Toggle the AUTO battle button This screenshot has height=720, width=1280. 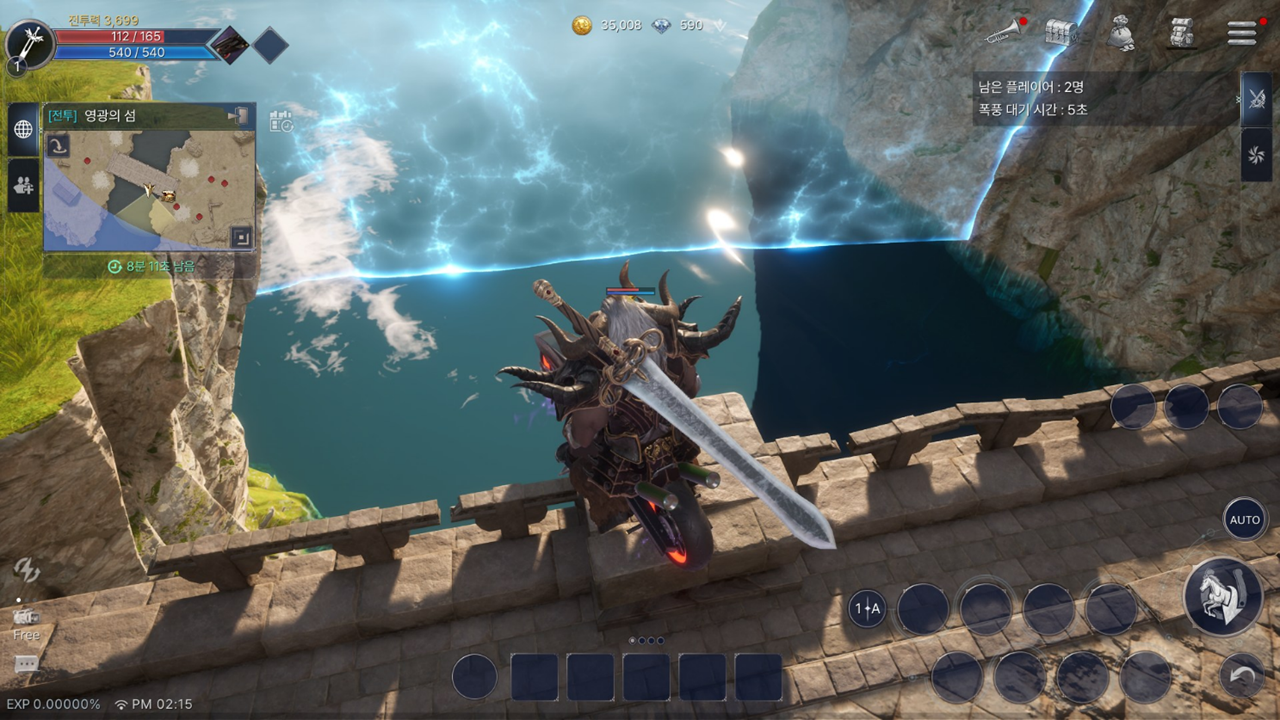1245,520
